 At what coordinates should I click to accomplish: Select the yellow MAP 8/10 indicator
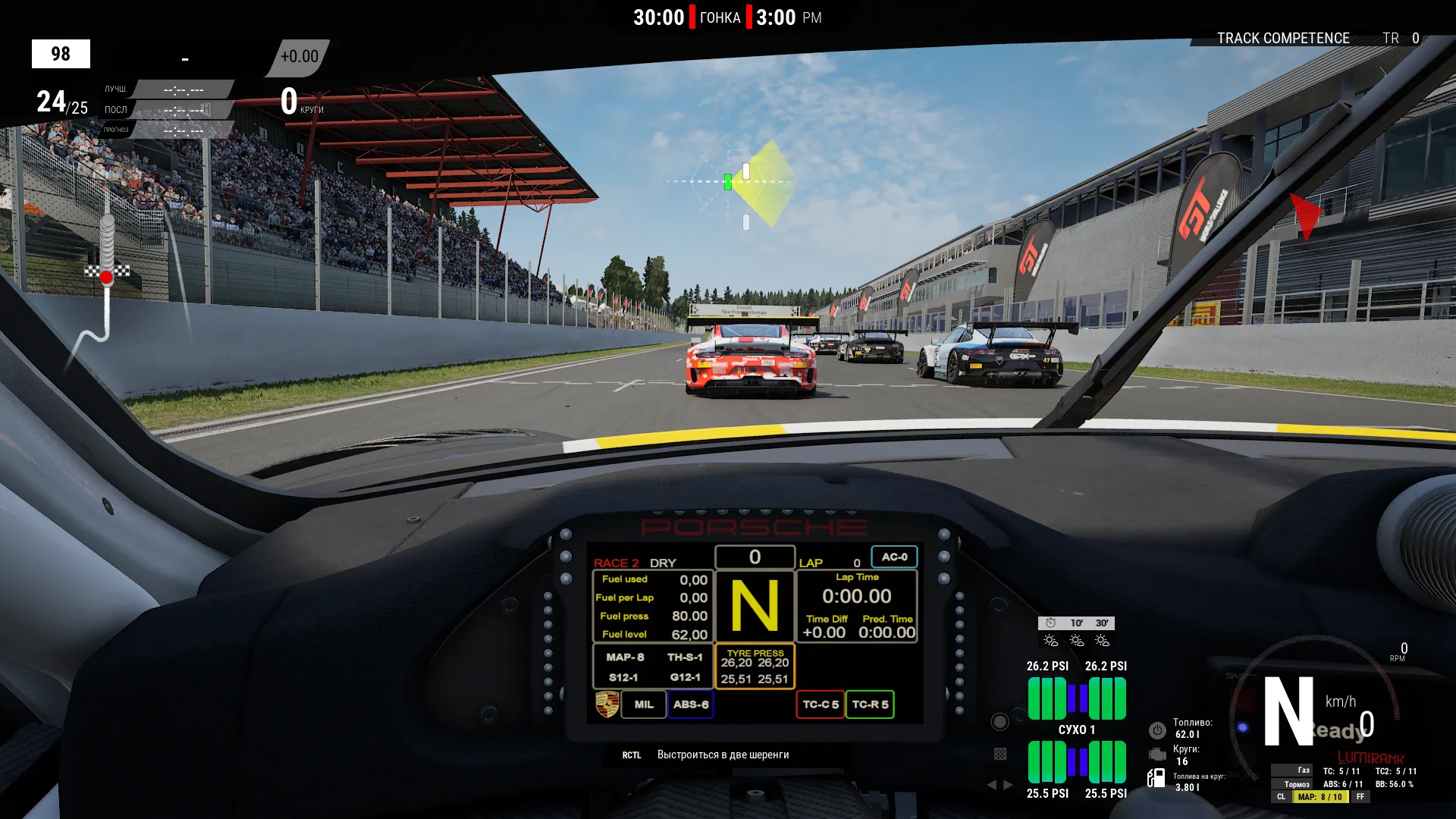1319,797
